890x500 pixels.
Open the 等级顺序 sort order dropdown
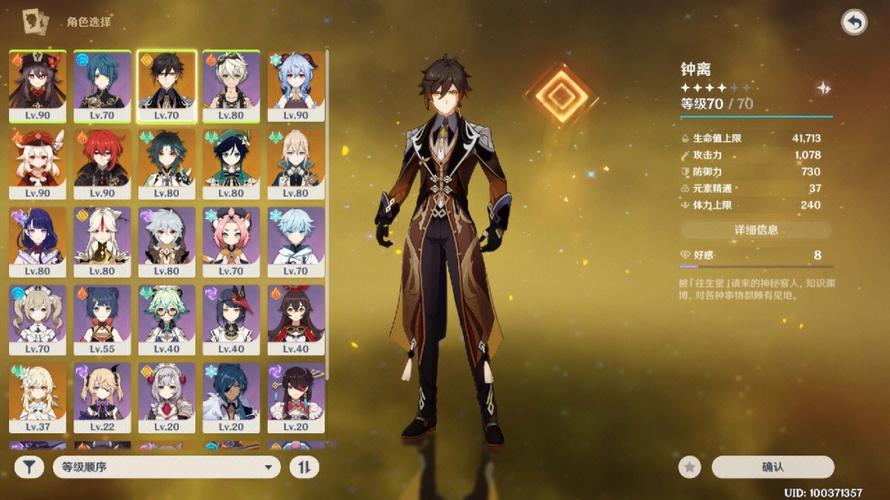tap(167, 466)
